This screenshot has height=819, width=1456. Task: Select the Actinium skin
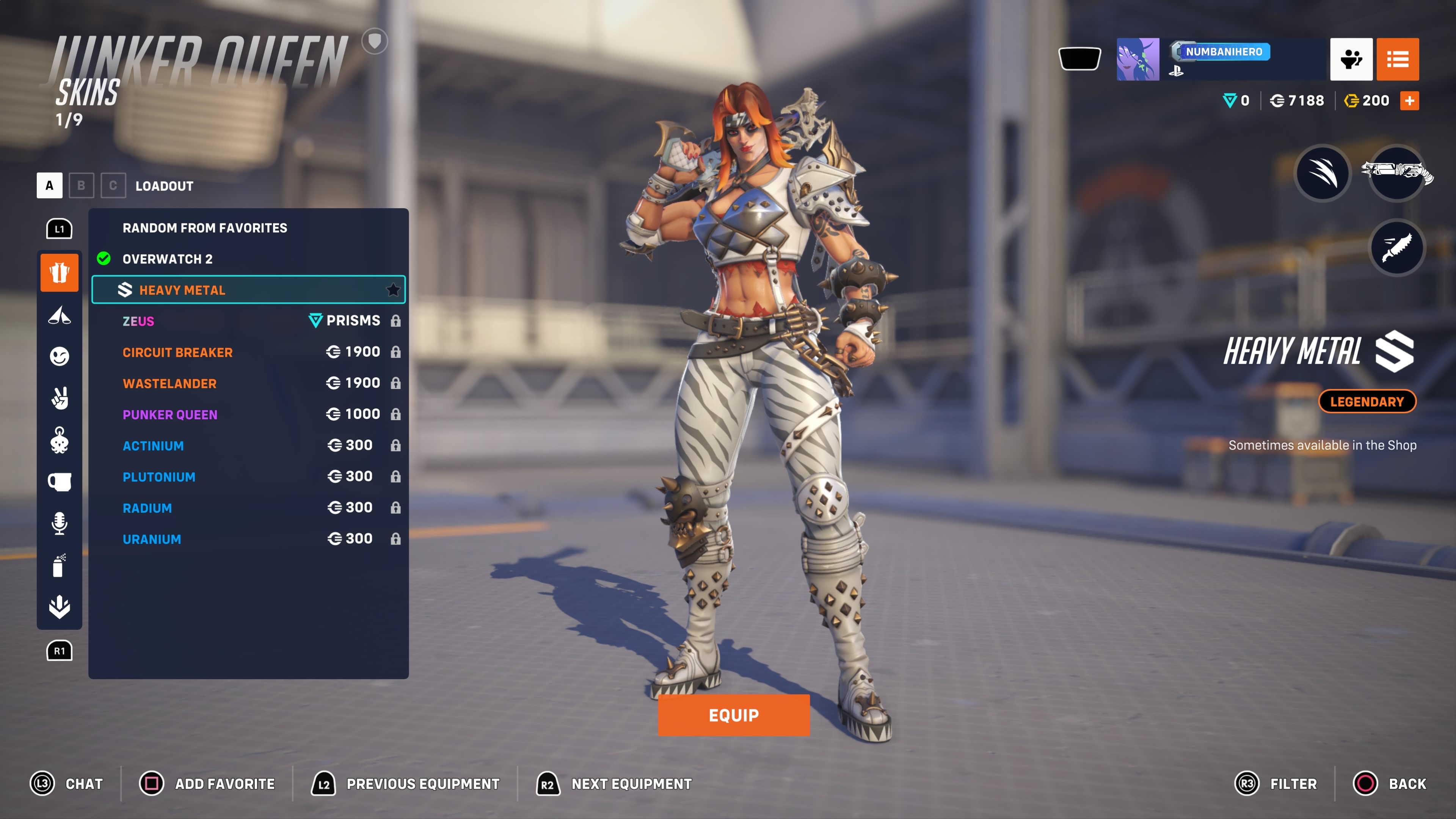pyautogui.click(x=249, y=446)
